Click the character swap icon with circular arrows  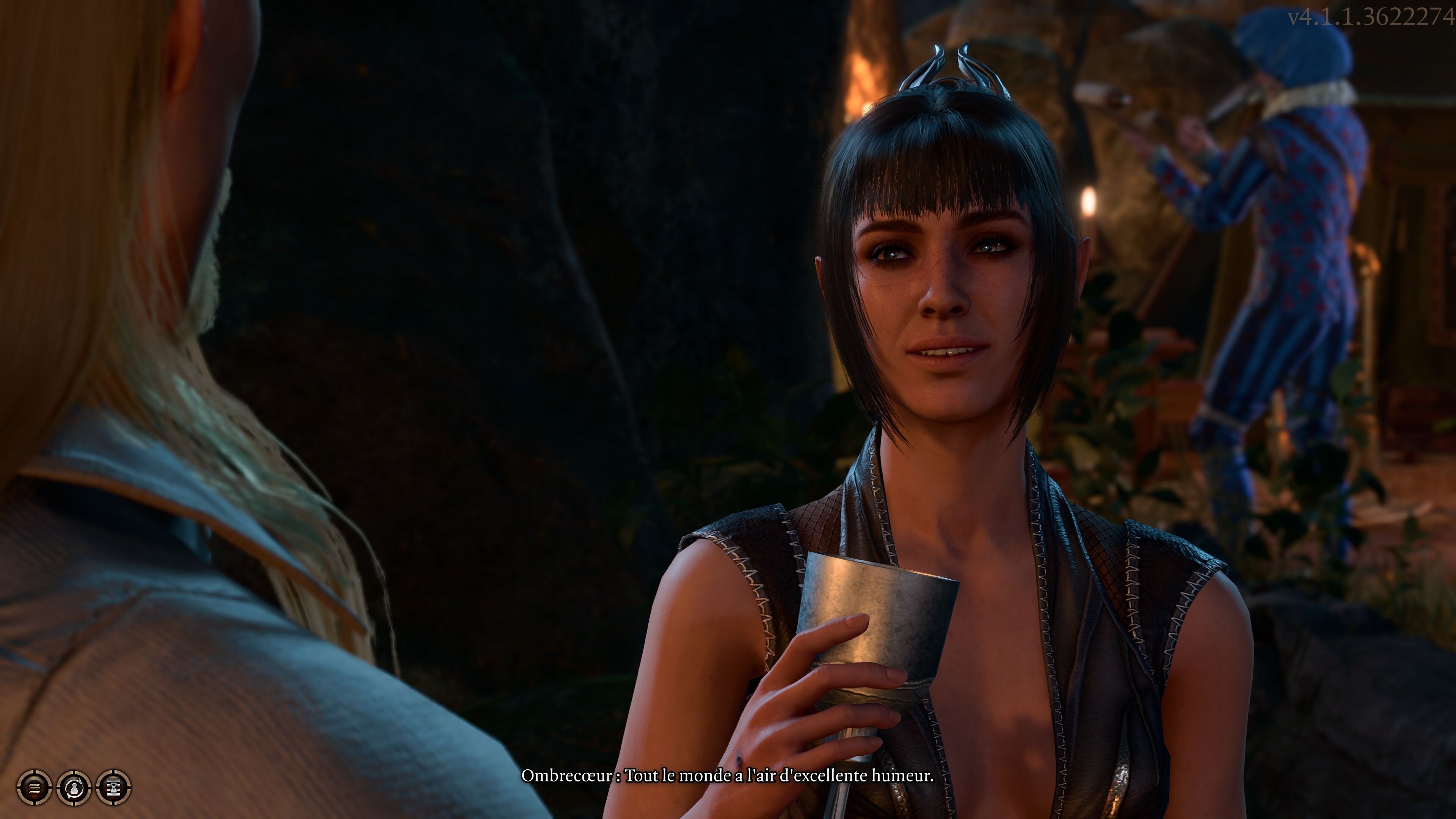[74, 787]
